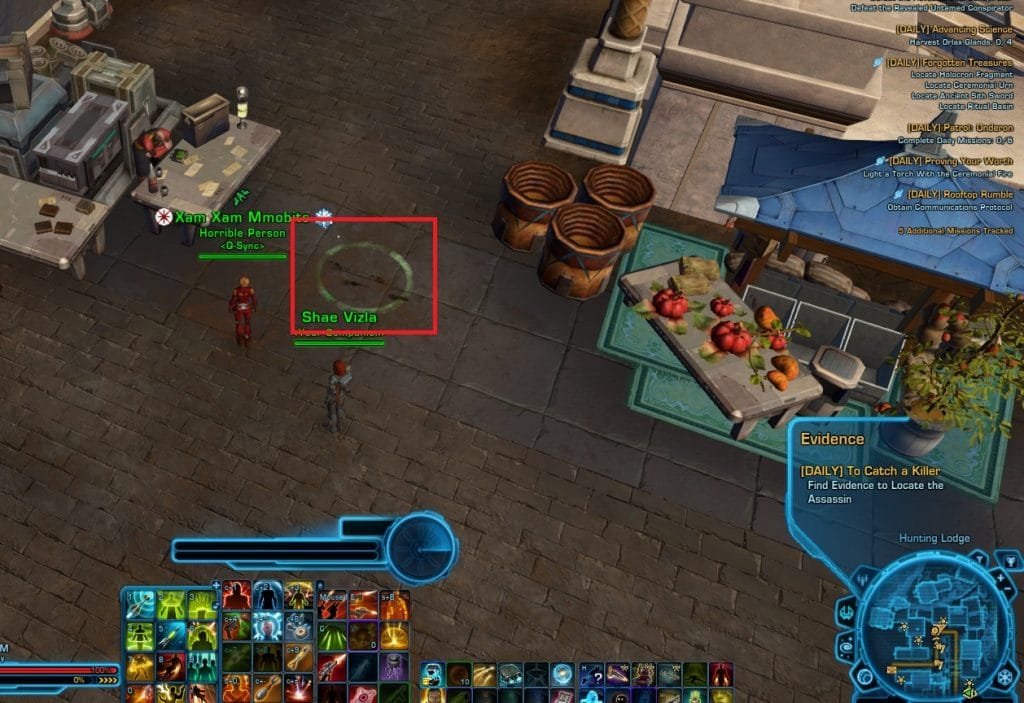Activate the yellow energy dome ability
1024x703 pixels.
[395, 636]
